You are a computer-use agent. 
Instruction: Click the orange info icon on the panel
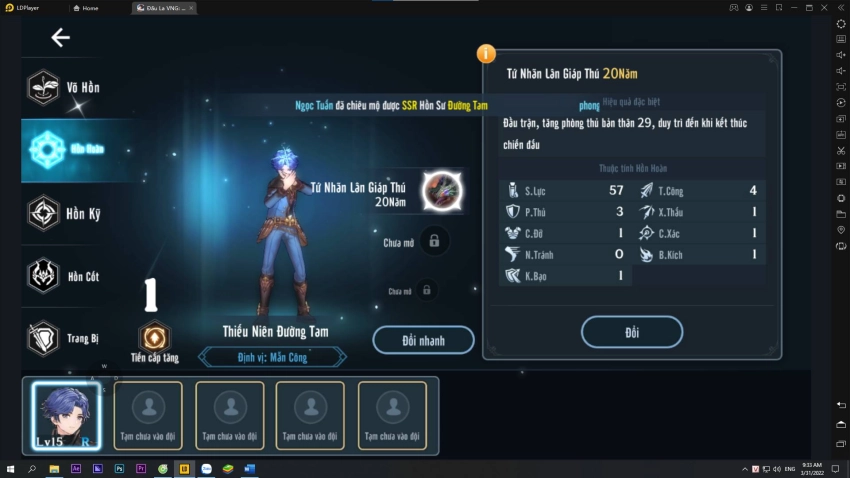point(486,53)
